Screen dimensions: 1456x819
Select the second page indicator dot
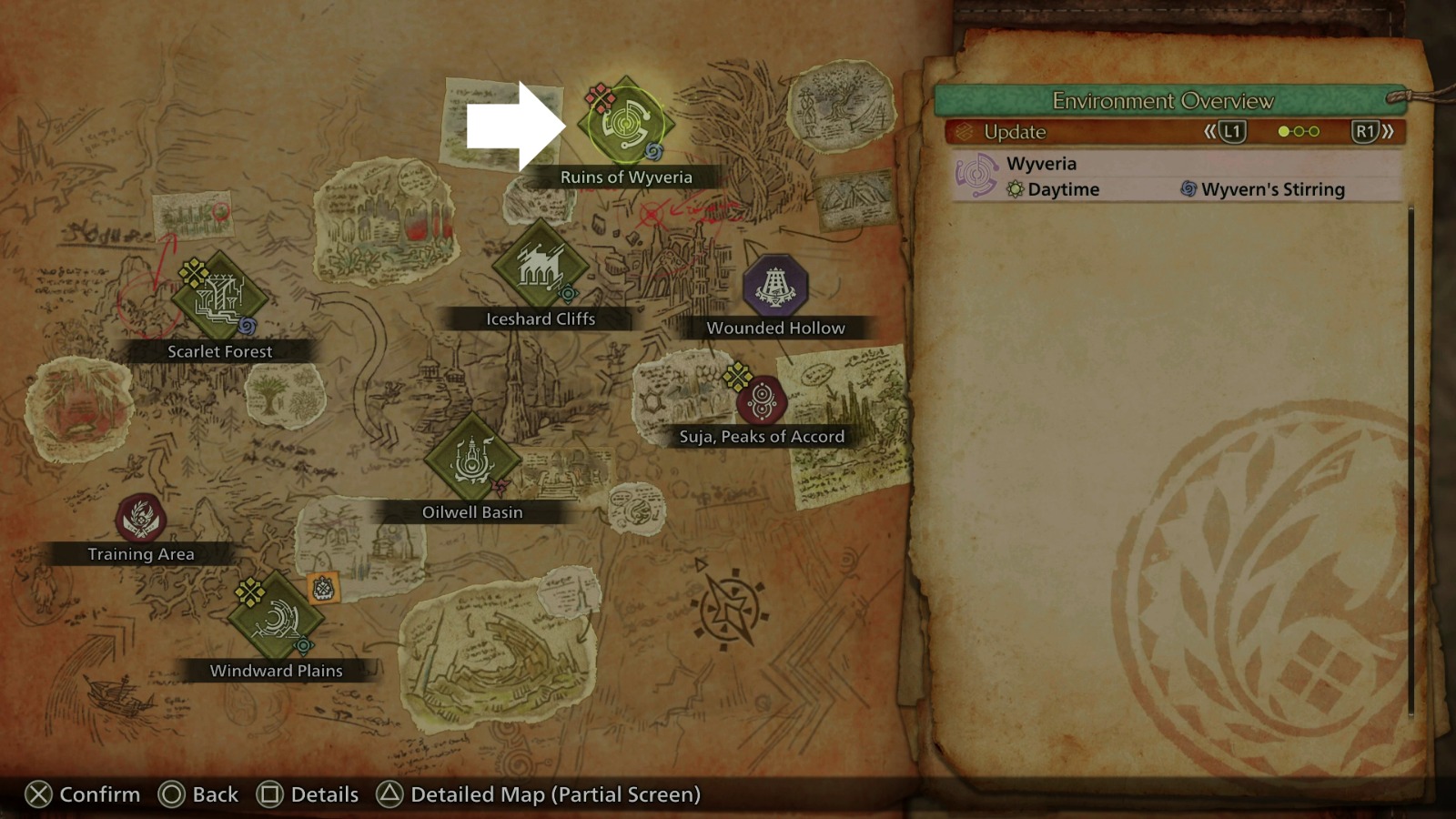(x=1300, y=131)
